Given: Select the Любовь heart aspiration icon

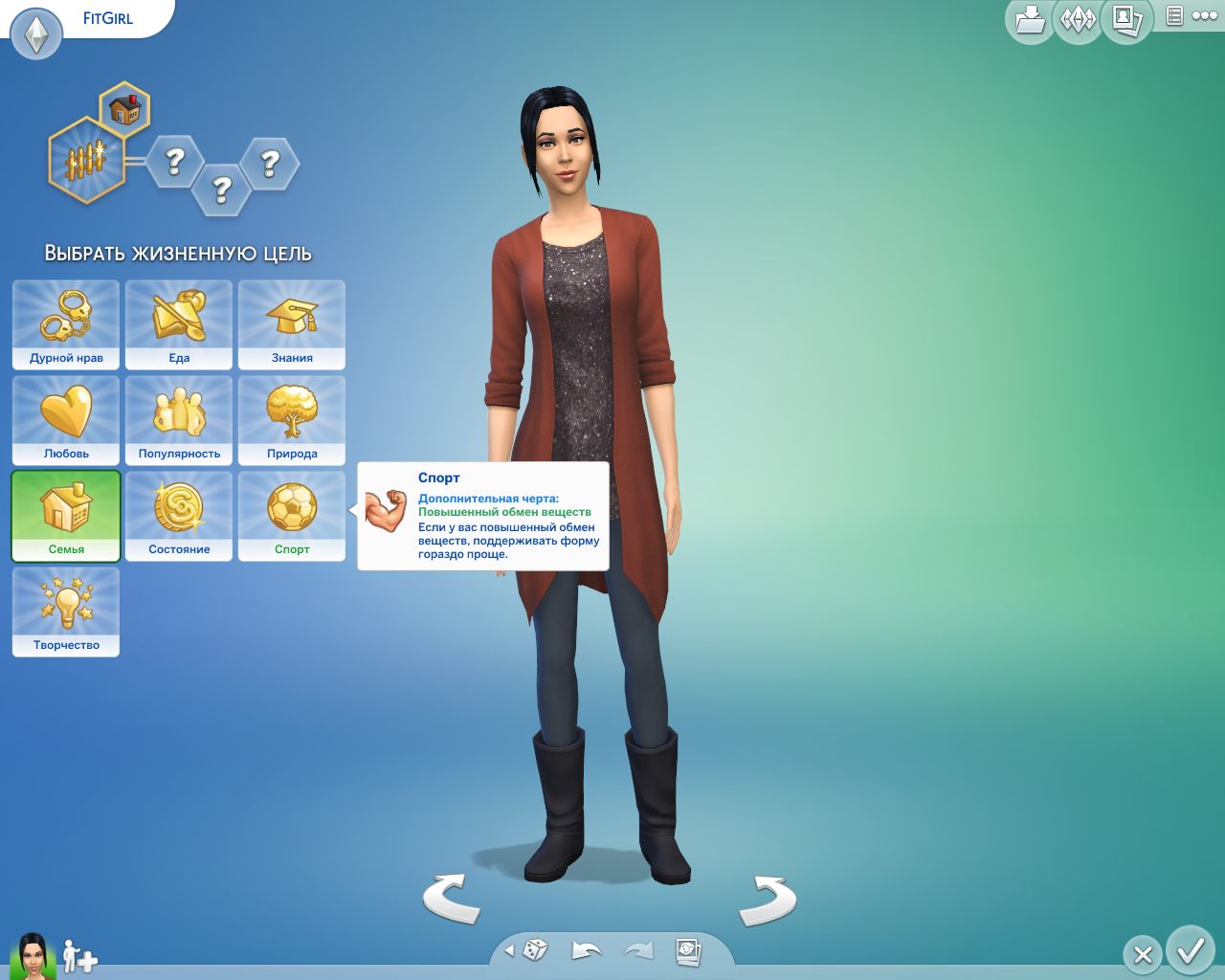Looking at the screenshot, I should point(65,419).
